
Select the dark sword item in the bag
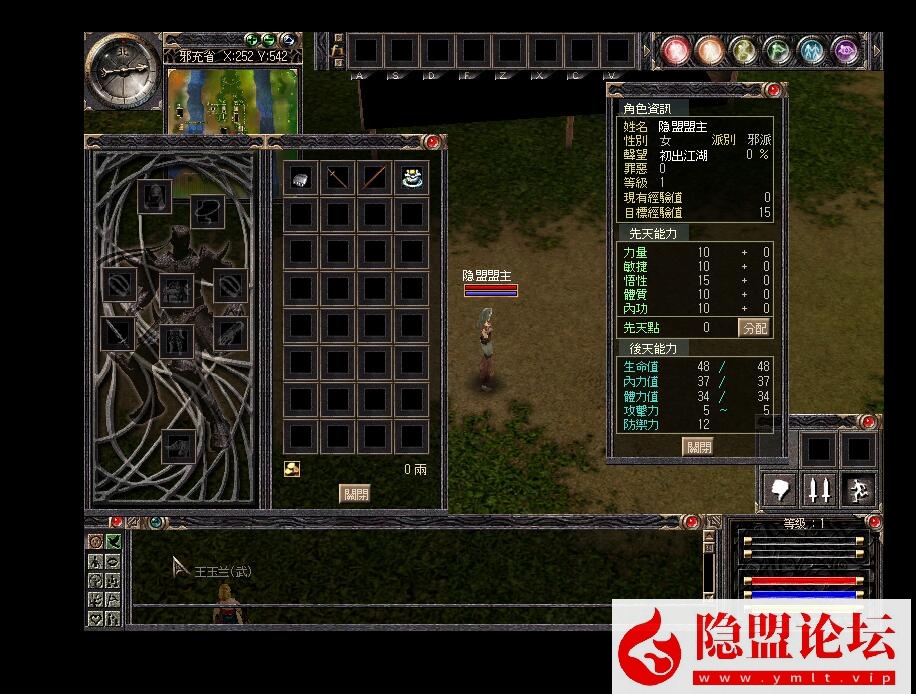pyautogui.click(x=338, y=178)
